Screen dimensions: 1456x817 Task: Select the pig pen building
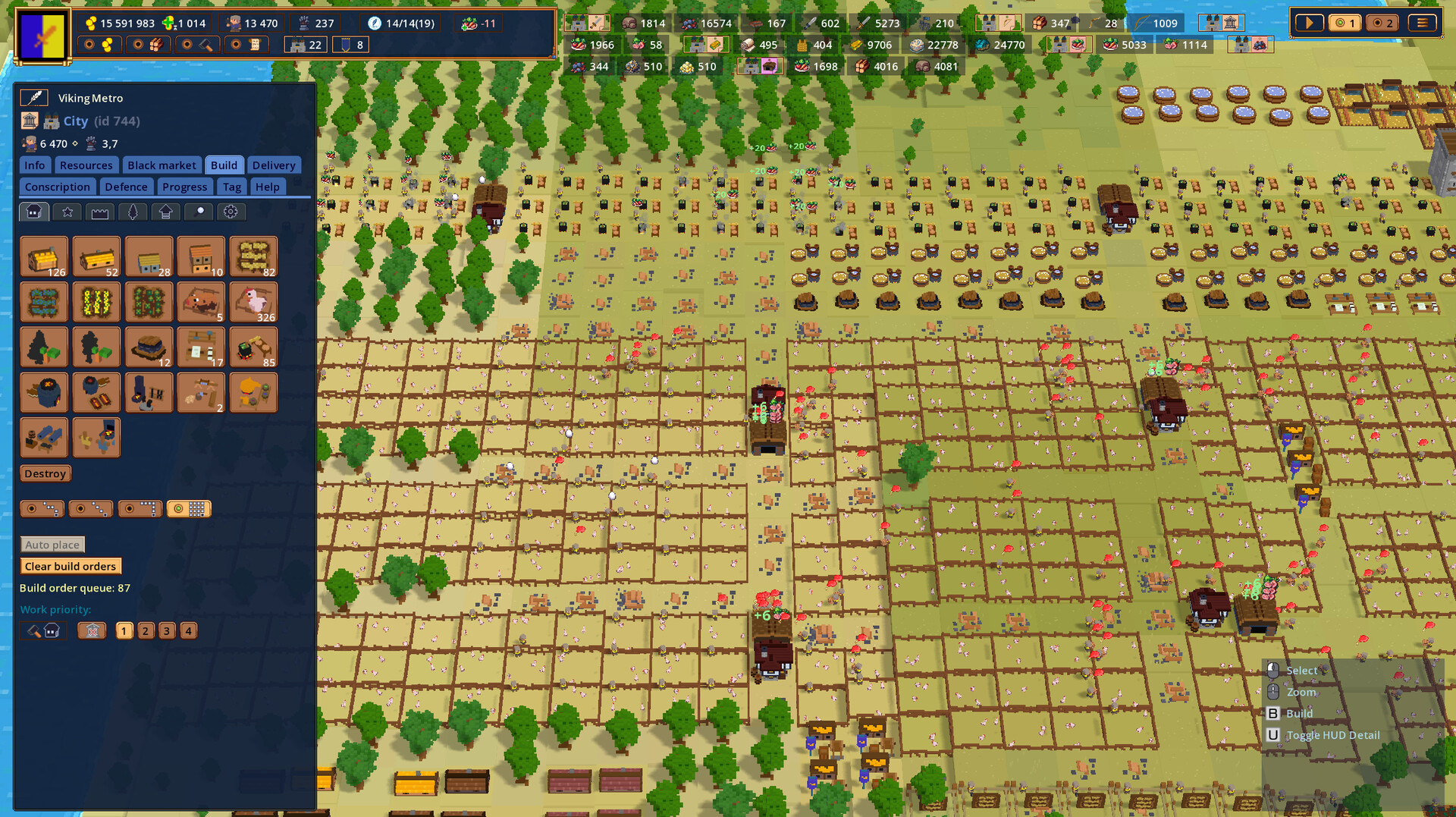coord(201,301)
